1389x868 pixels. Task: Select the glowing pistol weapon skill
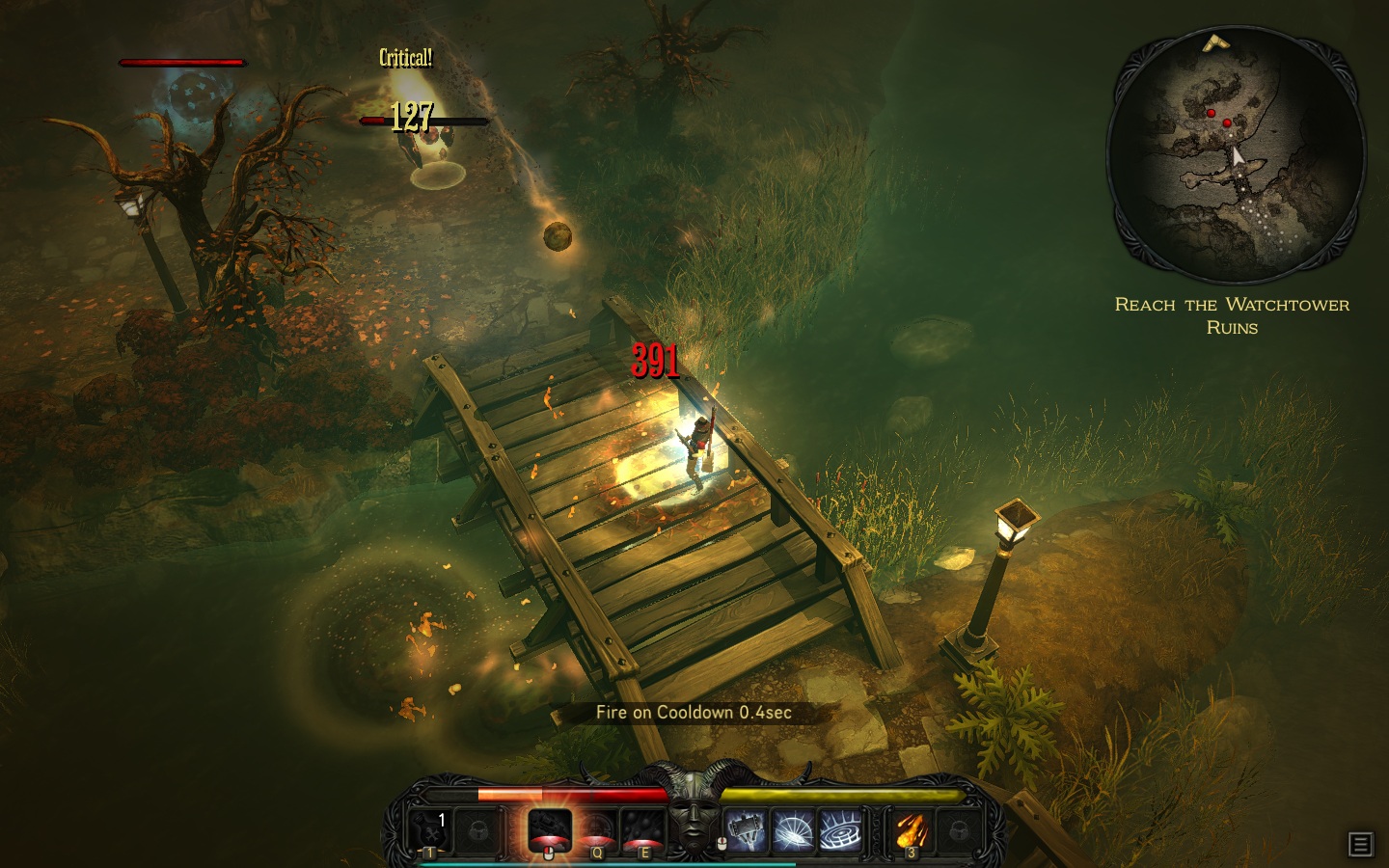coord(550,829)
